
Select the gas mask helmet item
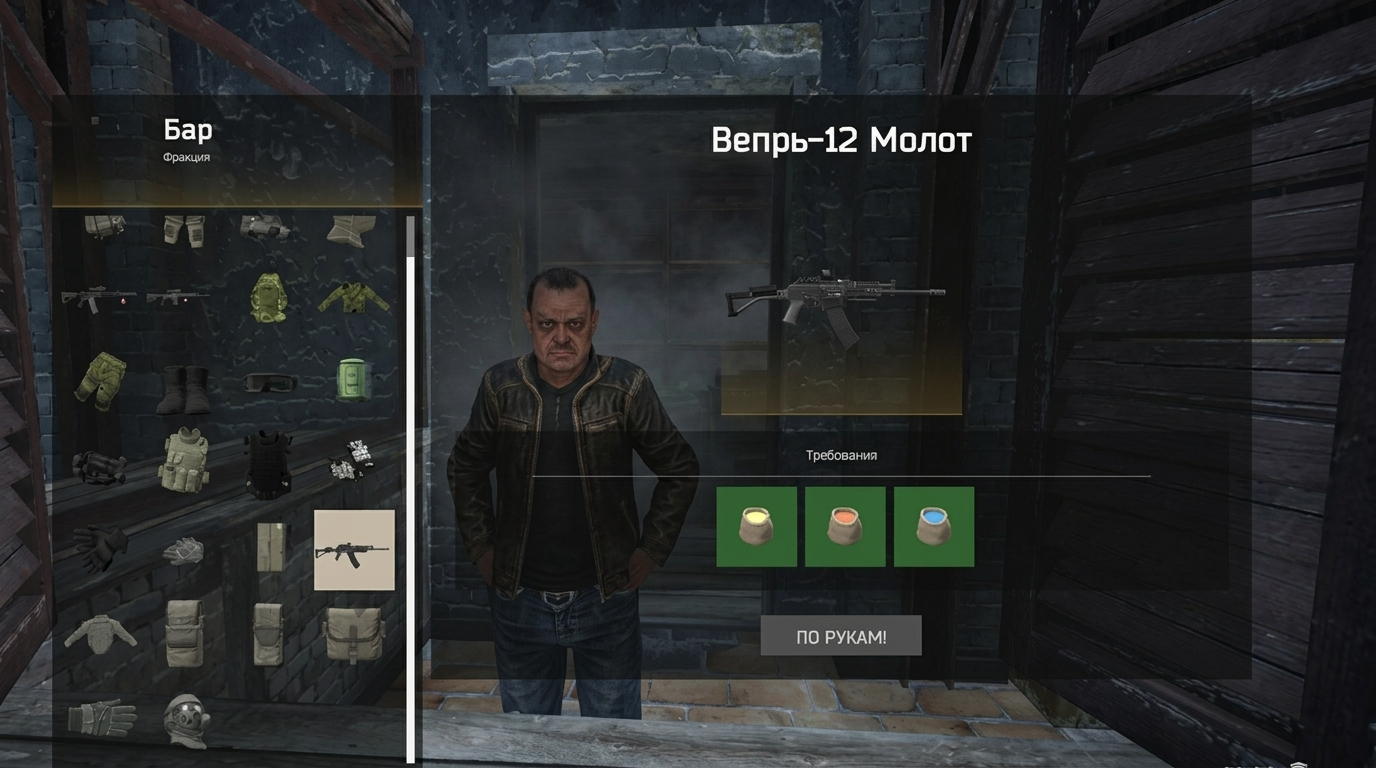(185, 720)
